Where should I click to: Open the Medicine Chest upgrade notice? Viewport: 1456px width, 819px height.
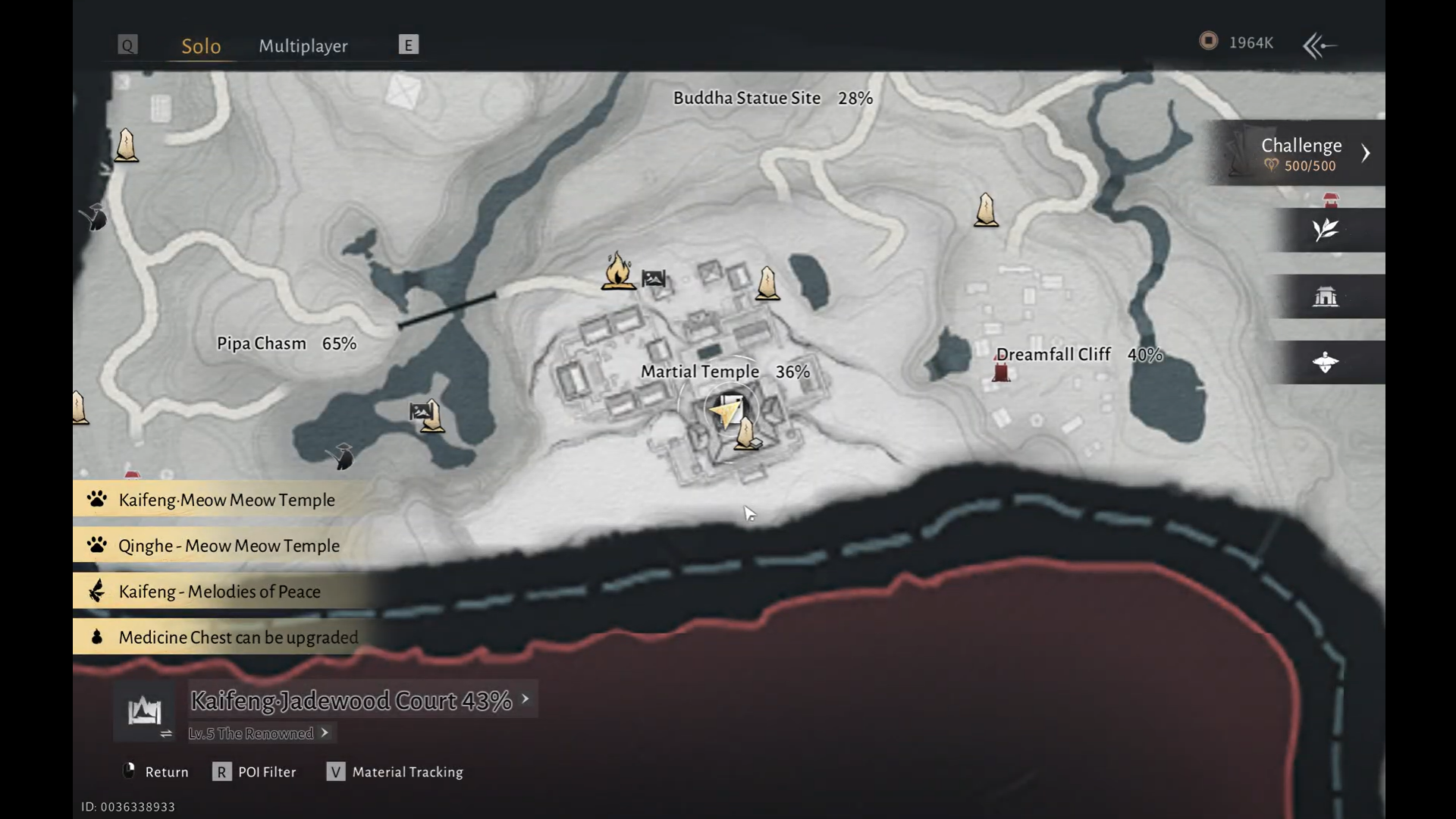(x=237, y=637)
